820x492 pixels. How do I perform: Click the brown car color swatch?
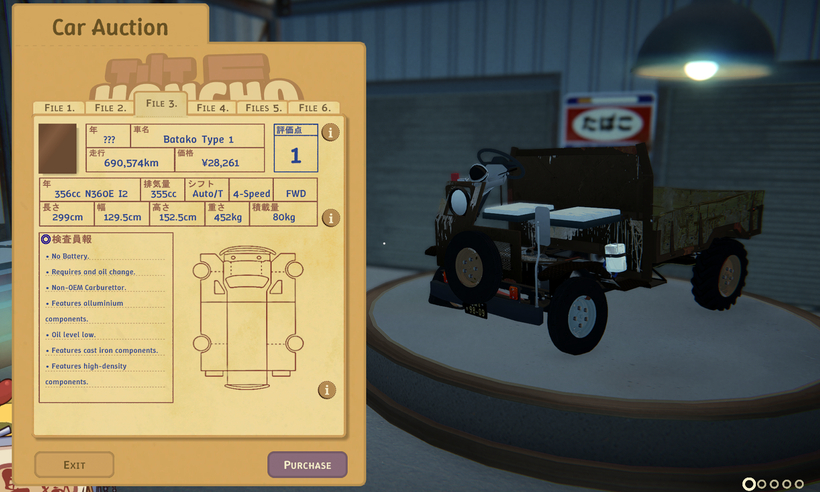pos(57,148)
